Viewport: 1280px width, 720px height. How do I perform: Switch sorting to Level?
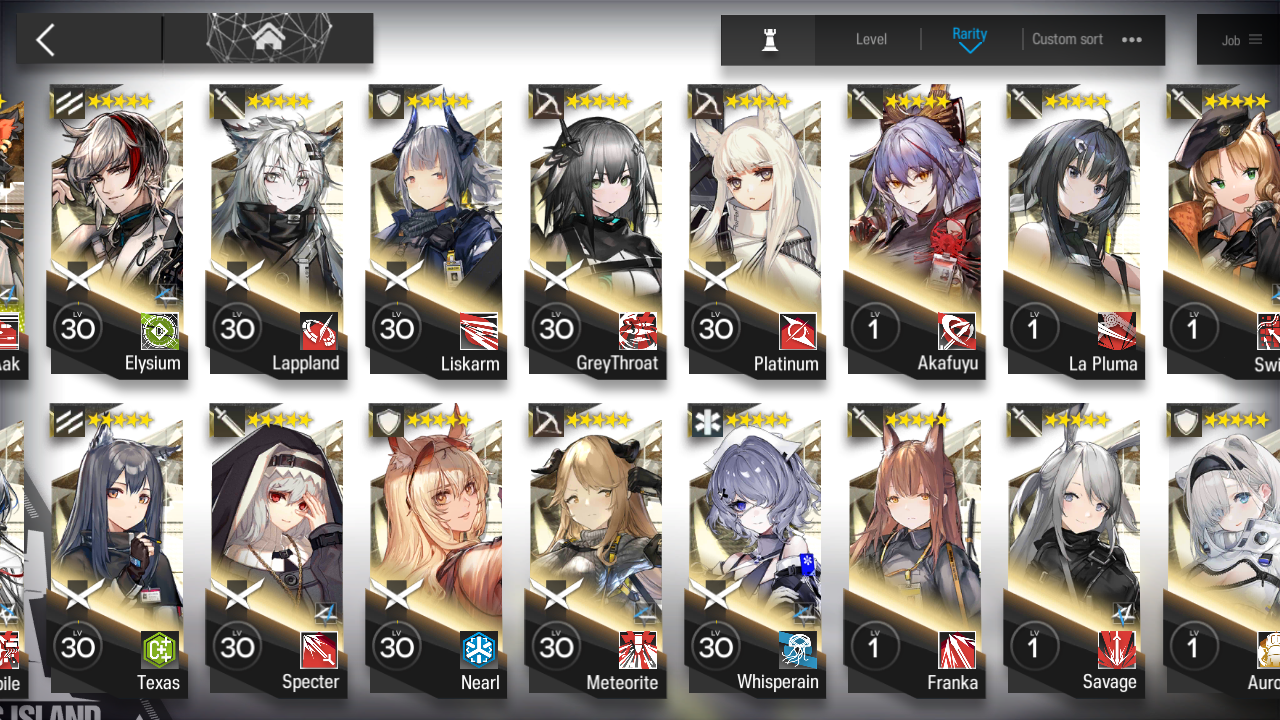[x=870, y=39]
